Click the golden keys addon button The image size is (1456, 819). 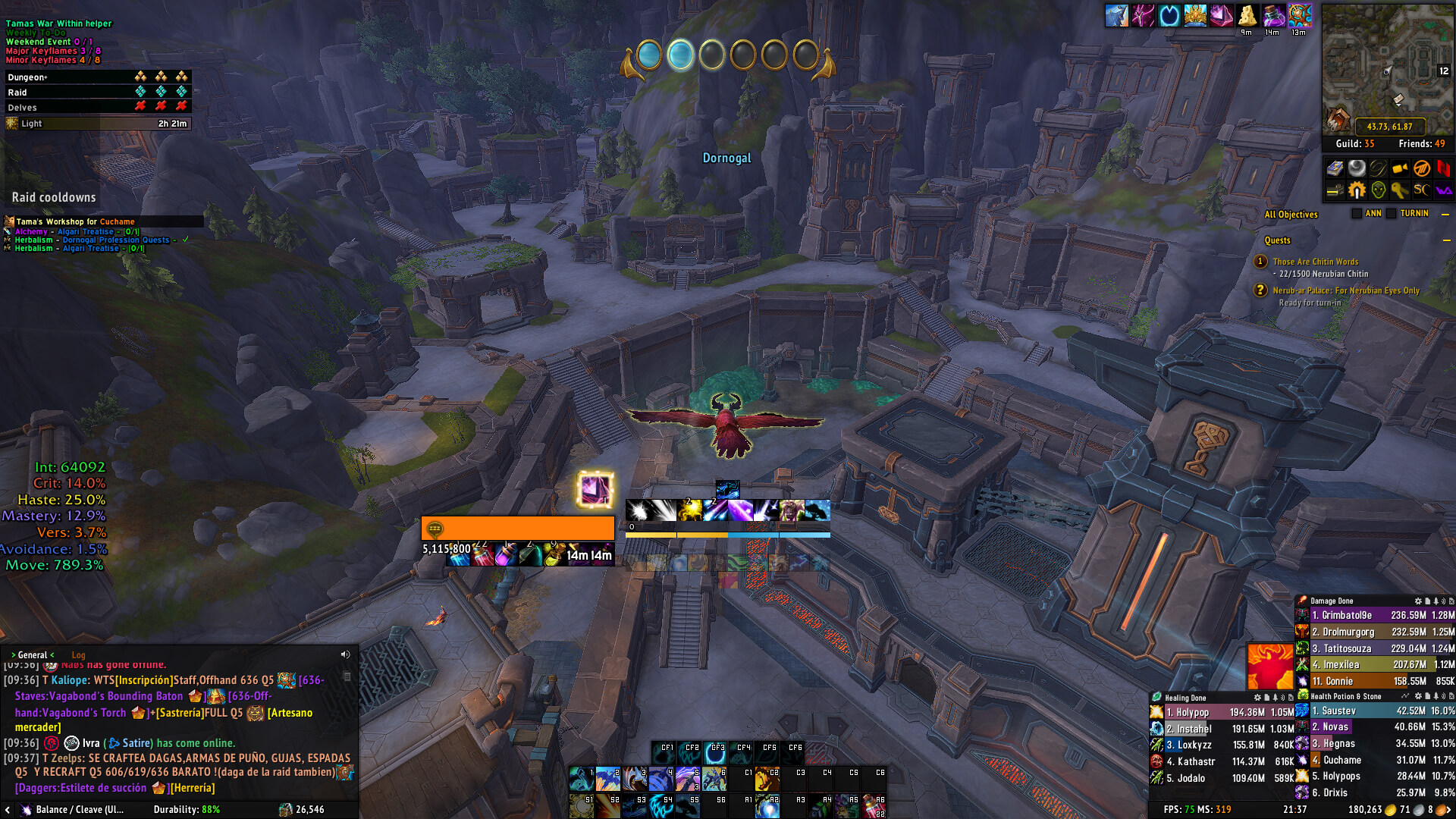click(1400, 190)
